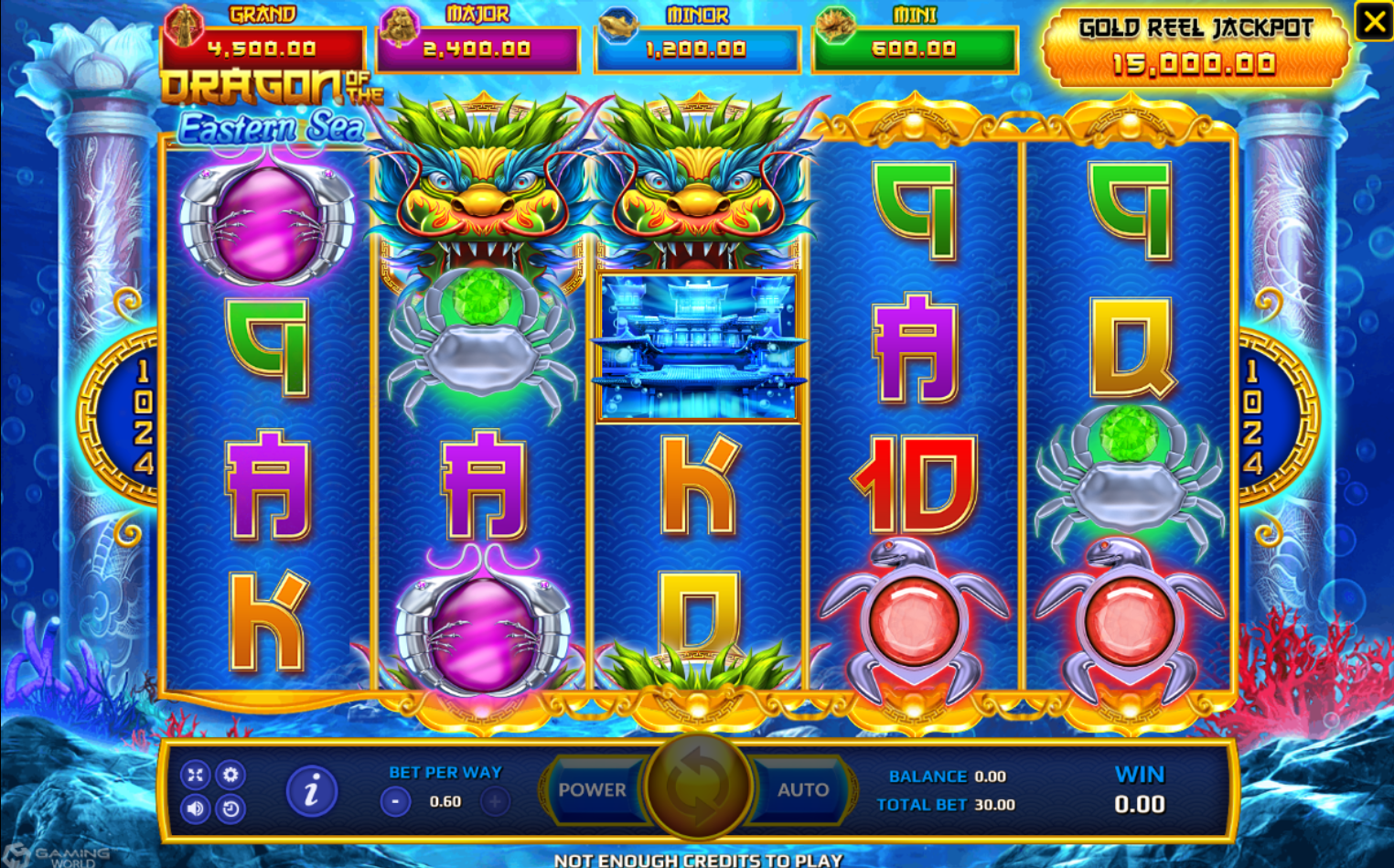Activate the POWER button

point(593,790)
